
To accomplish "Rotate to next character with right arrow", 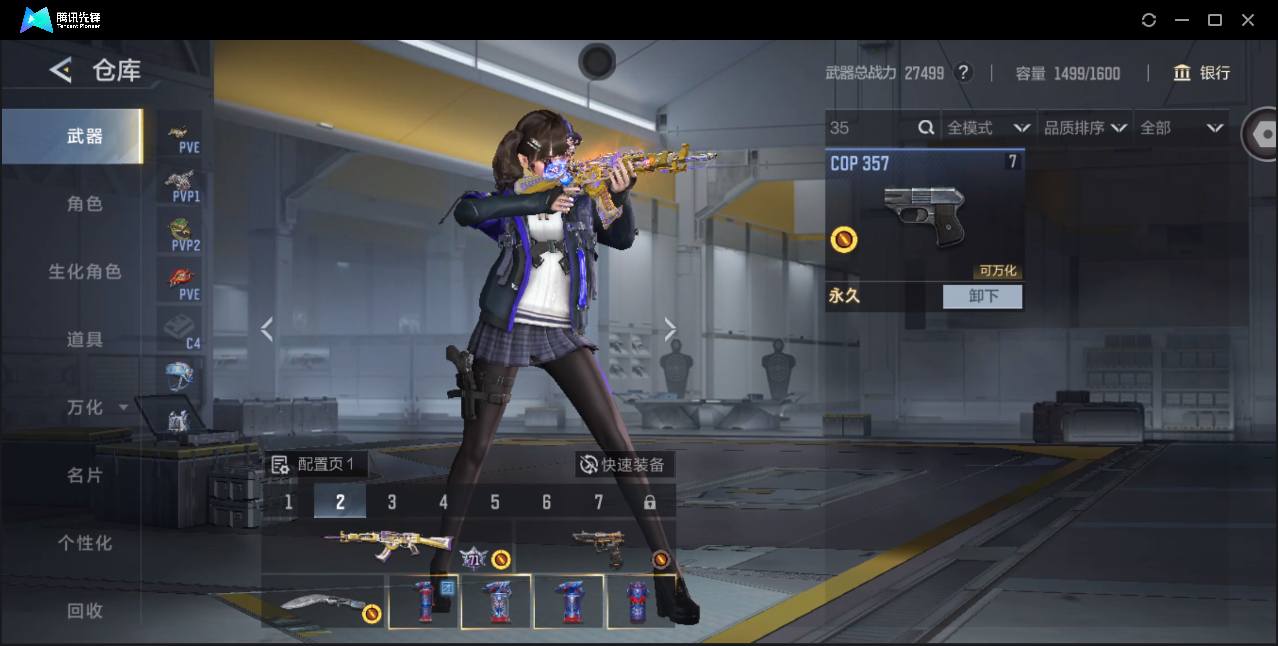I will point(670,329).
